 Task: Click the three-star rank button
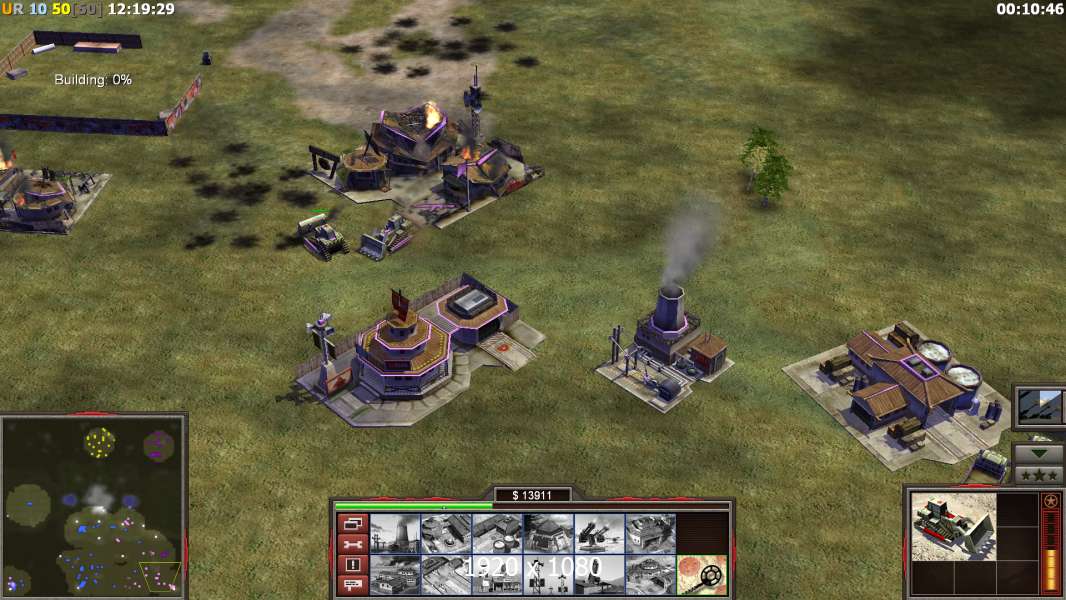click(1039, 474)
